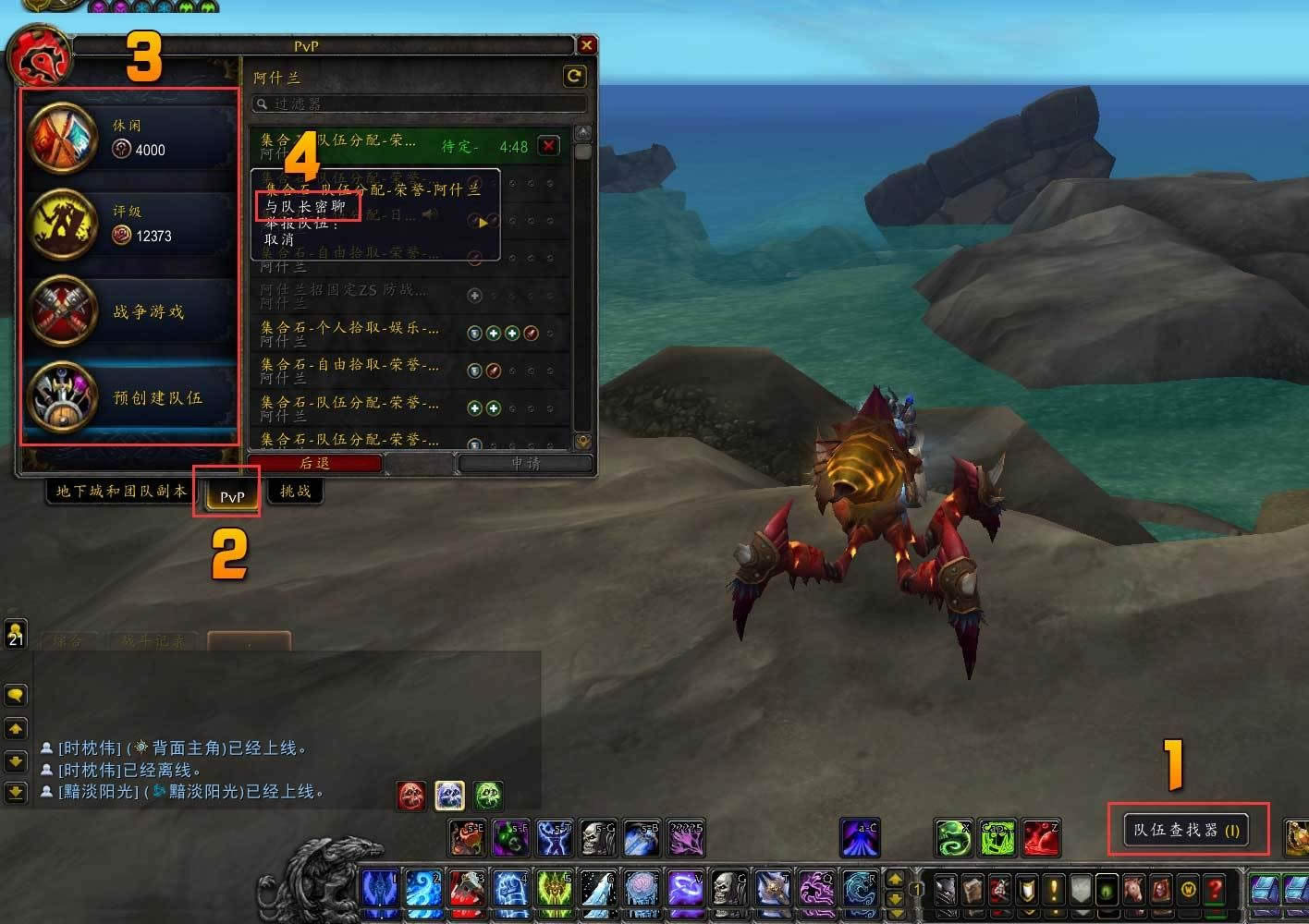Open the 预创建队伍 premade groups category
The height and width of the screenshot is (924, 1309).
[x=129, y=397]
